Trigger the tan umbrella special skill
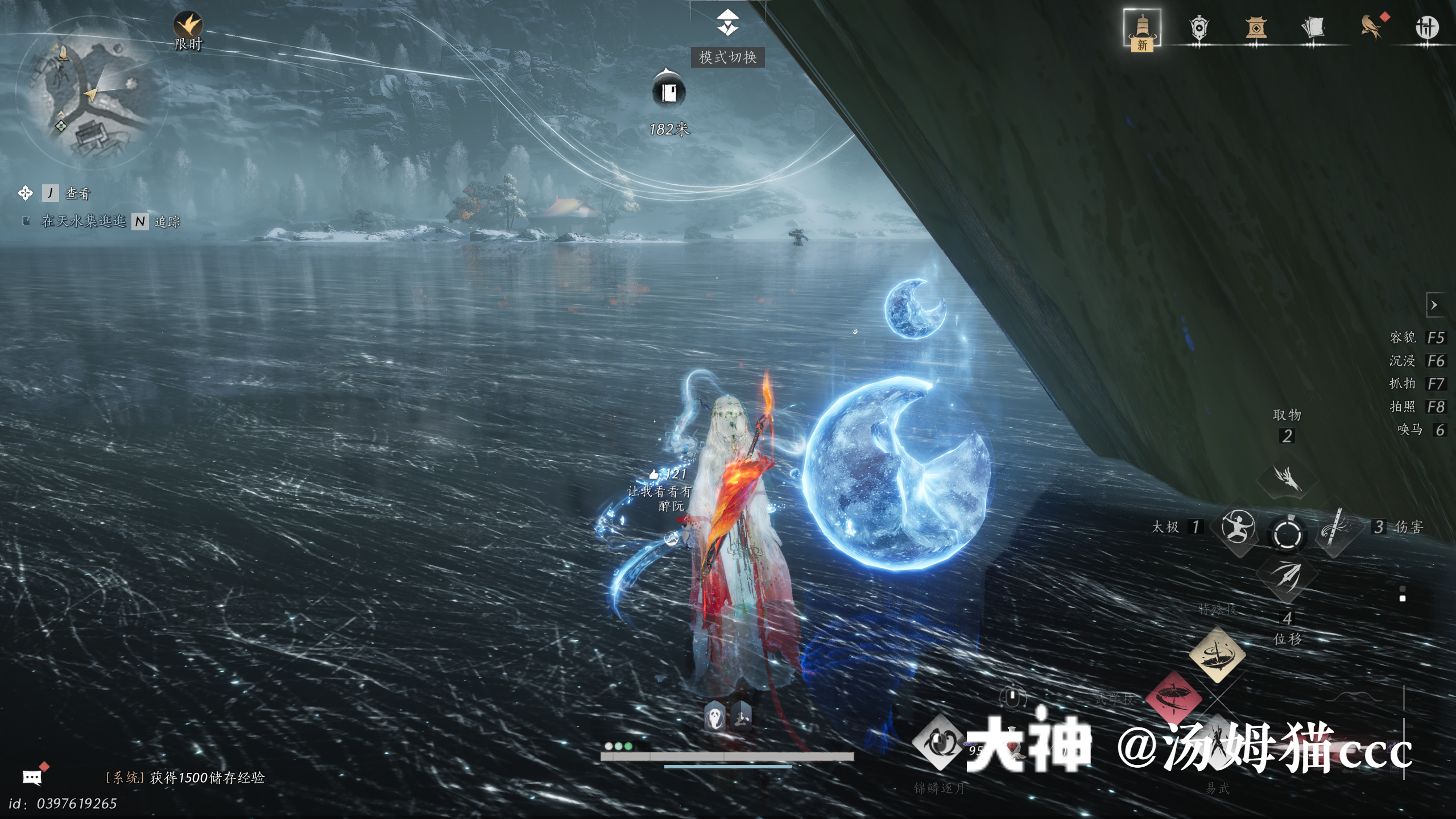 click(x=1217, y=654)
